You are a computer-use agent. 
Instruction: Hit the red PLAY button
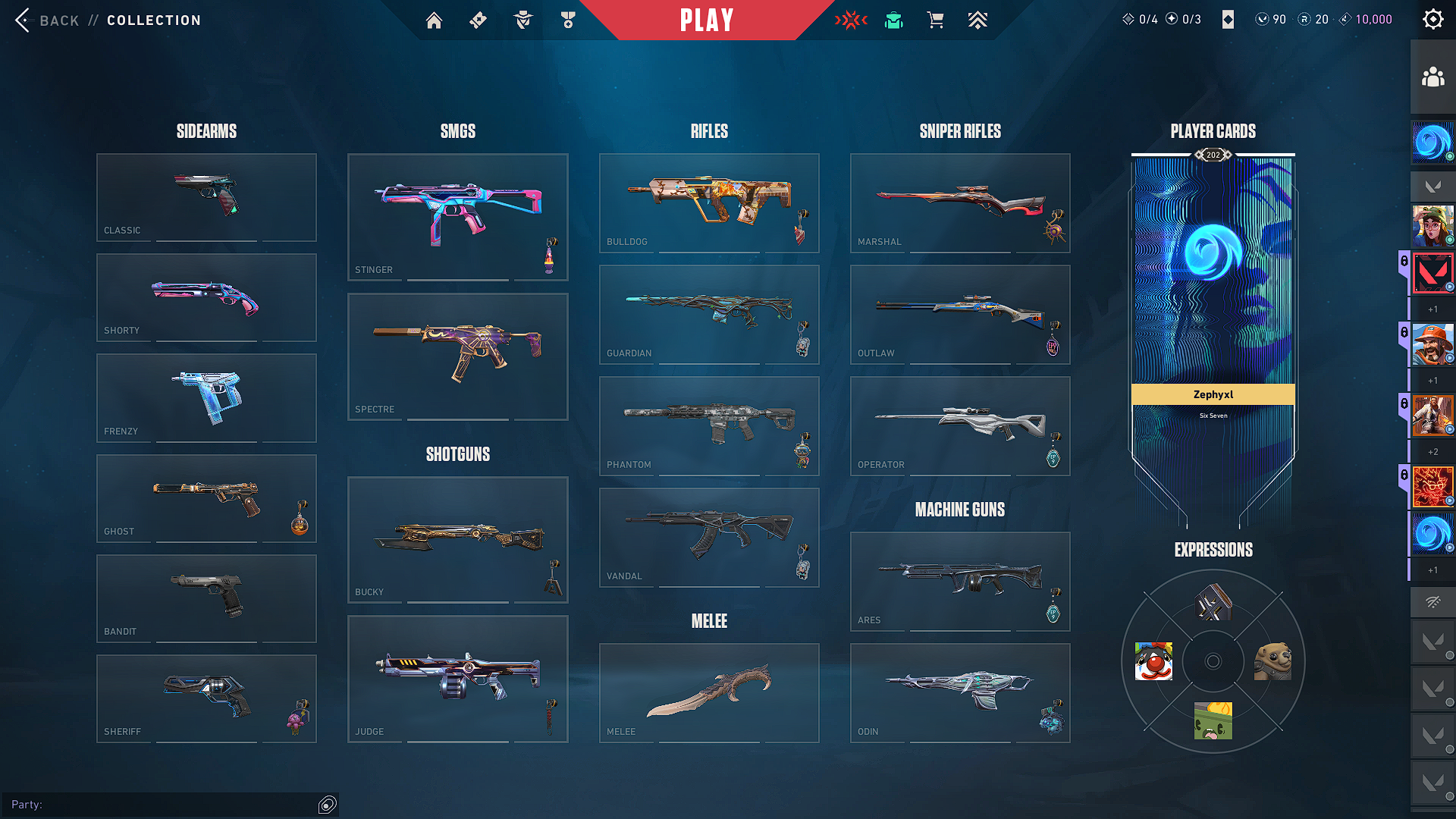[707, 20]
